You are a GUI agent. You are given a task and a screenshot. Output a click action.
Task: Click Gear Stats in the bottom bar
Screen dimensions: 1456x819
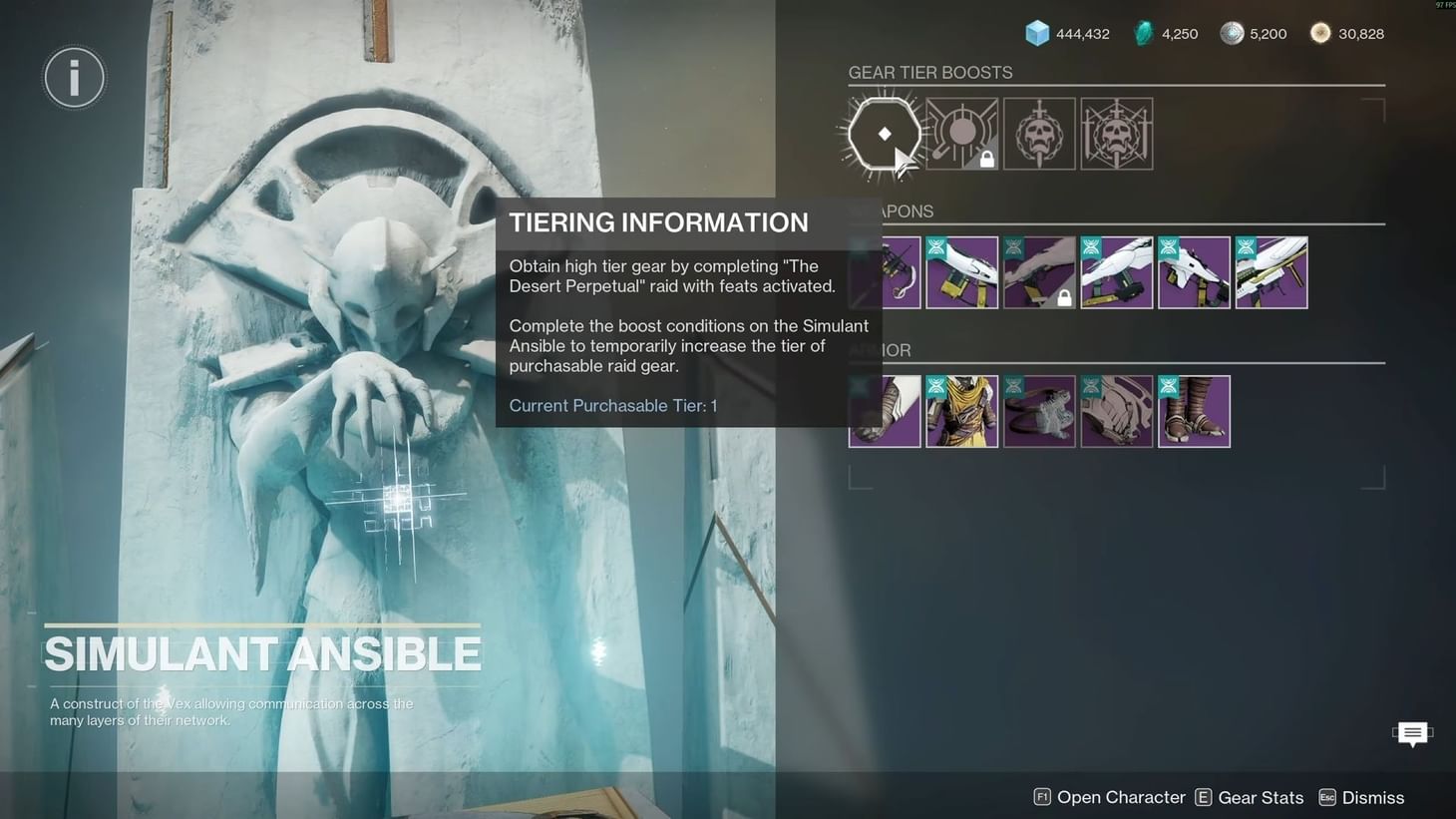pos(1261,797)
